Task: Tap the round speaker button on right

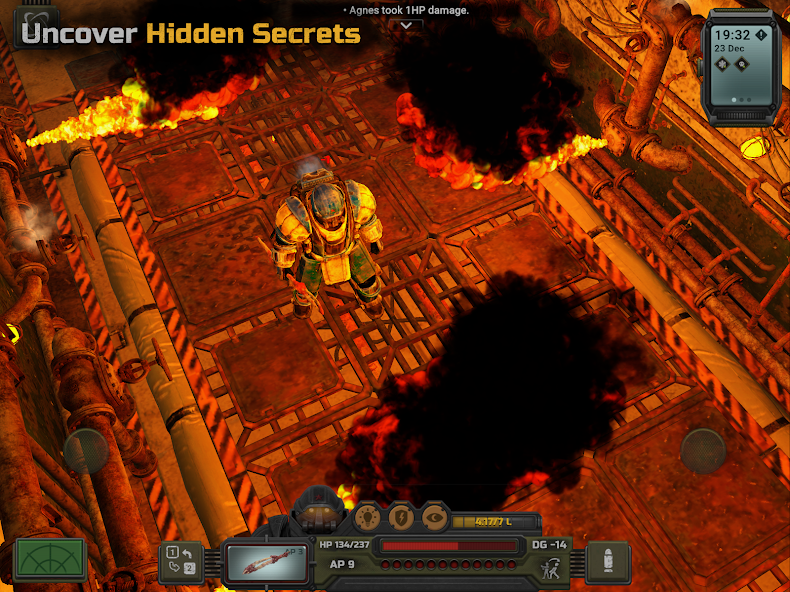Action: (703, 451)
